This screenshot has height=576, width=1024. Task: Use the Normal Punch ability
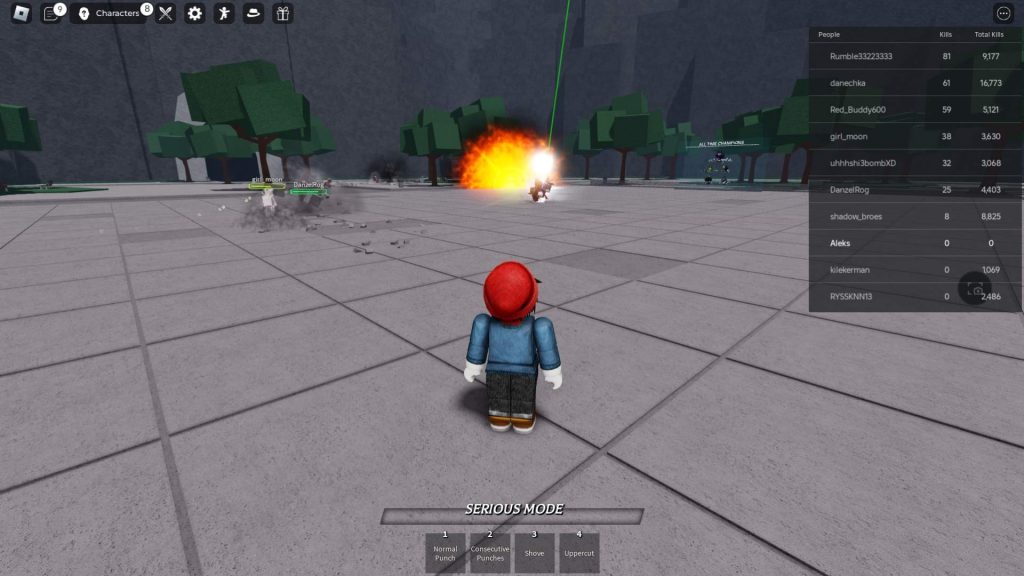(445, 552)
